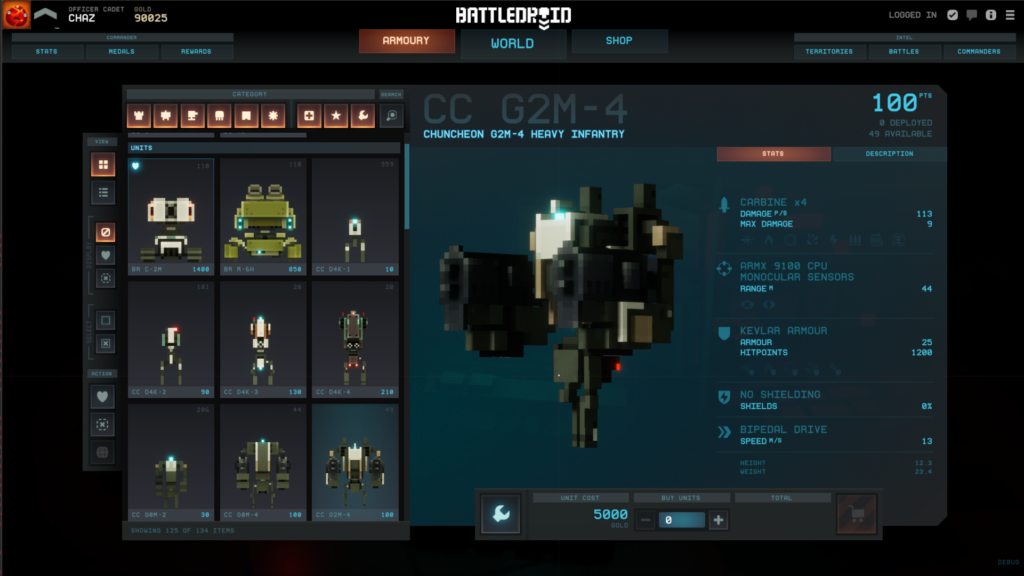The width and height of the screenshot is (1024, 576).
Task: Open the Rewards page
Action: tap(196, 52)
